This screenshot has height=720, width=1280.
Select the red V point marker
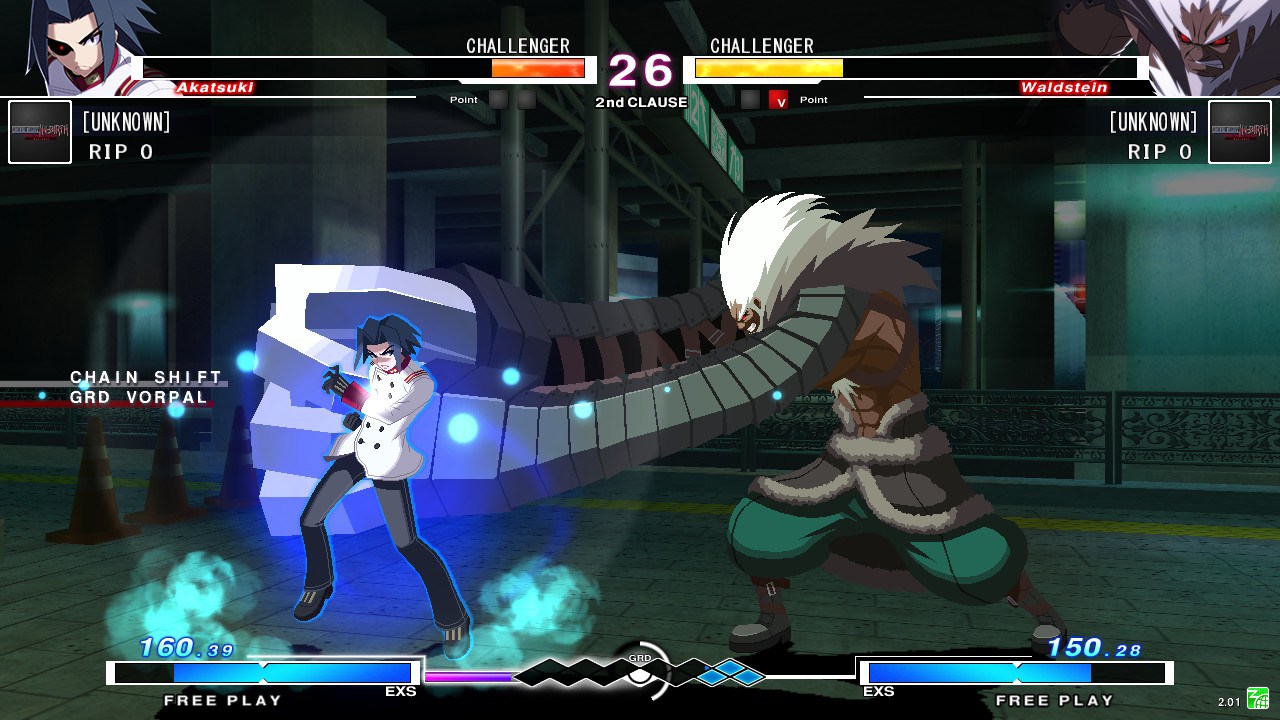pyautogui.click(x=776, y=99)
